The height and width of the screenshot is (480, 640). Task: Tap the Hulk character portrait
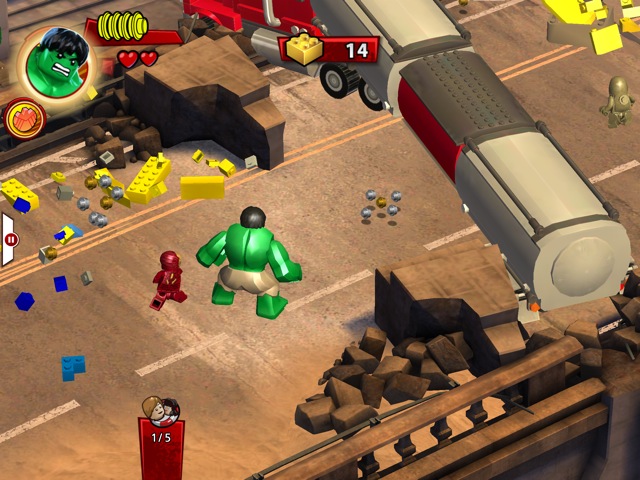point(53,61)
